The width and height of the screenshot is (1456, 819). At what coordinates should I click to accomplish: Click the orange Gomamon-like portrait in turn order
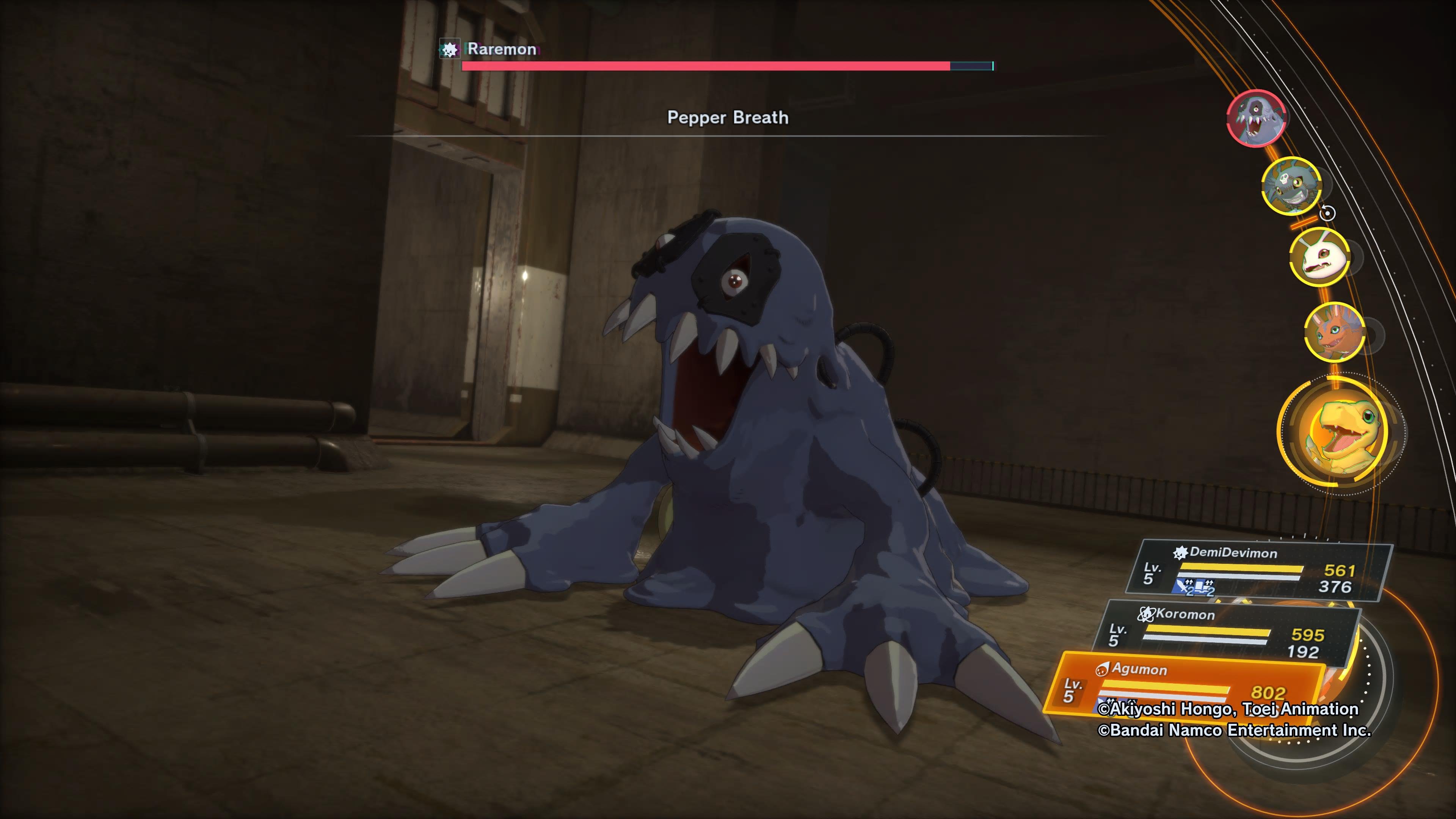pos(1334,334)
